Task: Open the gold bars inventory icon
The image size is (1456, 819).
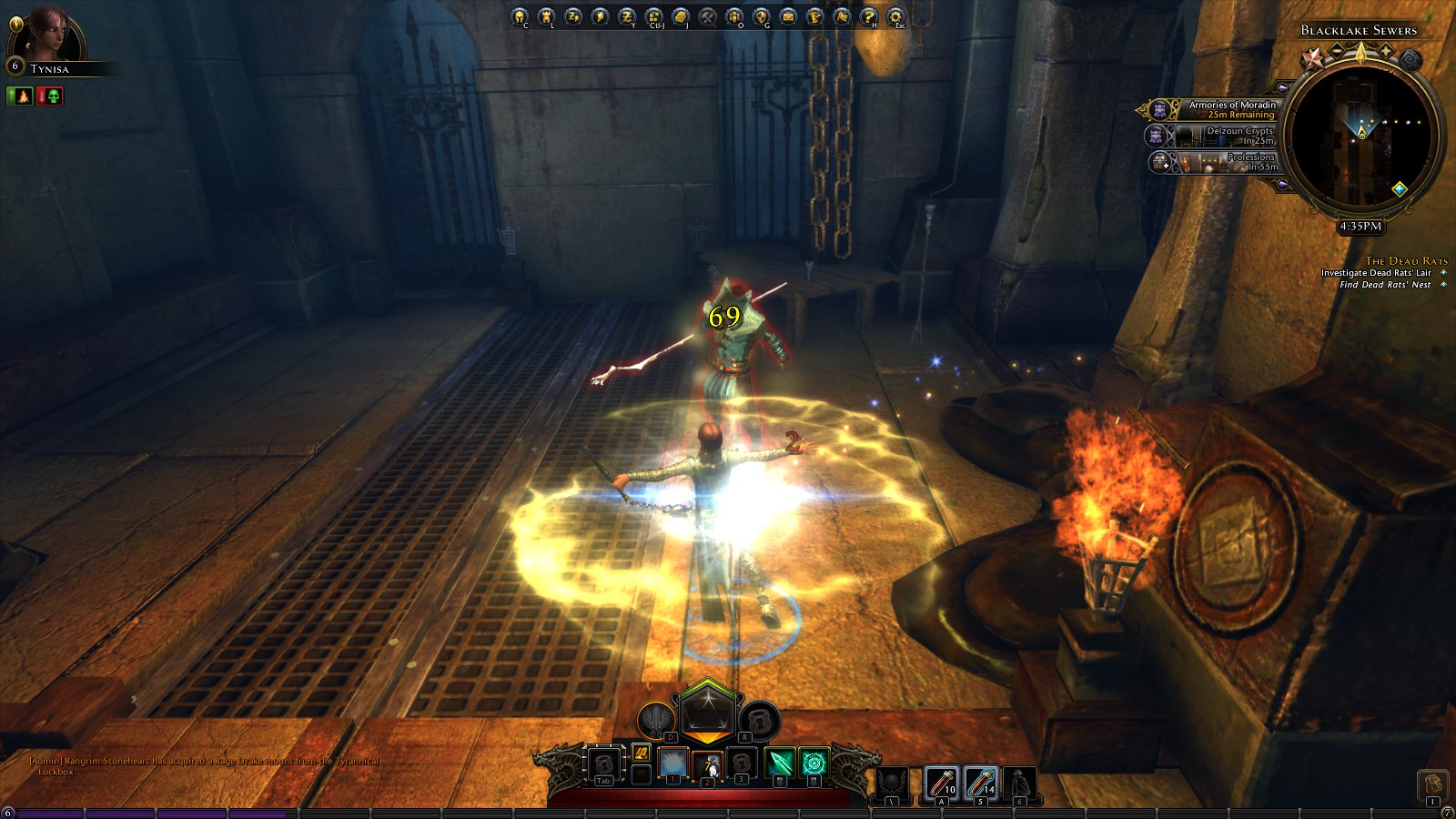Action: tap(681, 16)
